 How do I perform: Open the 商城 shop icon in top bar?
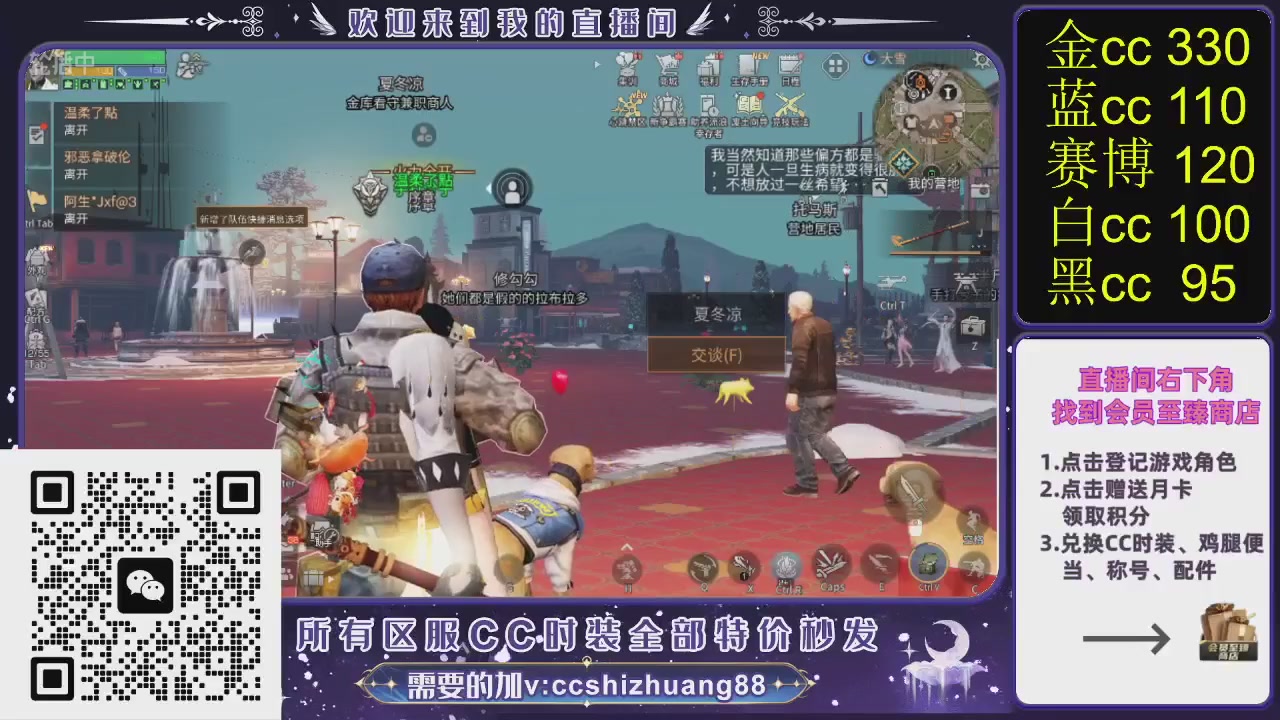click(668, 66)
